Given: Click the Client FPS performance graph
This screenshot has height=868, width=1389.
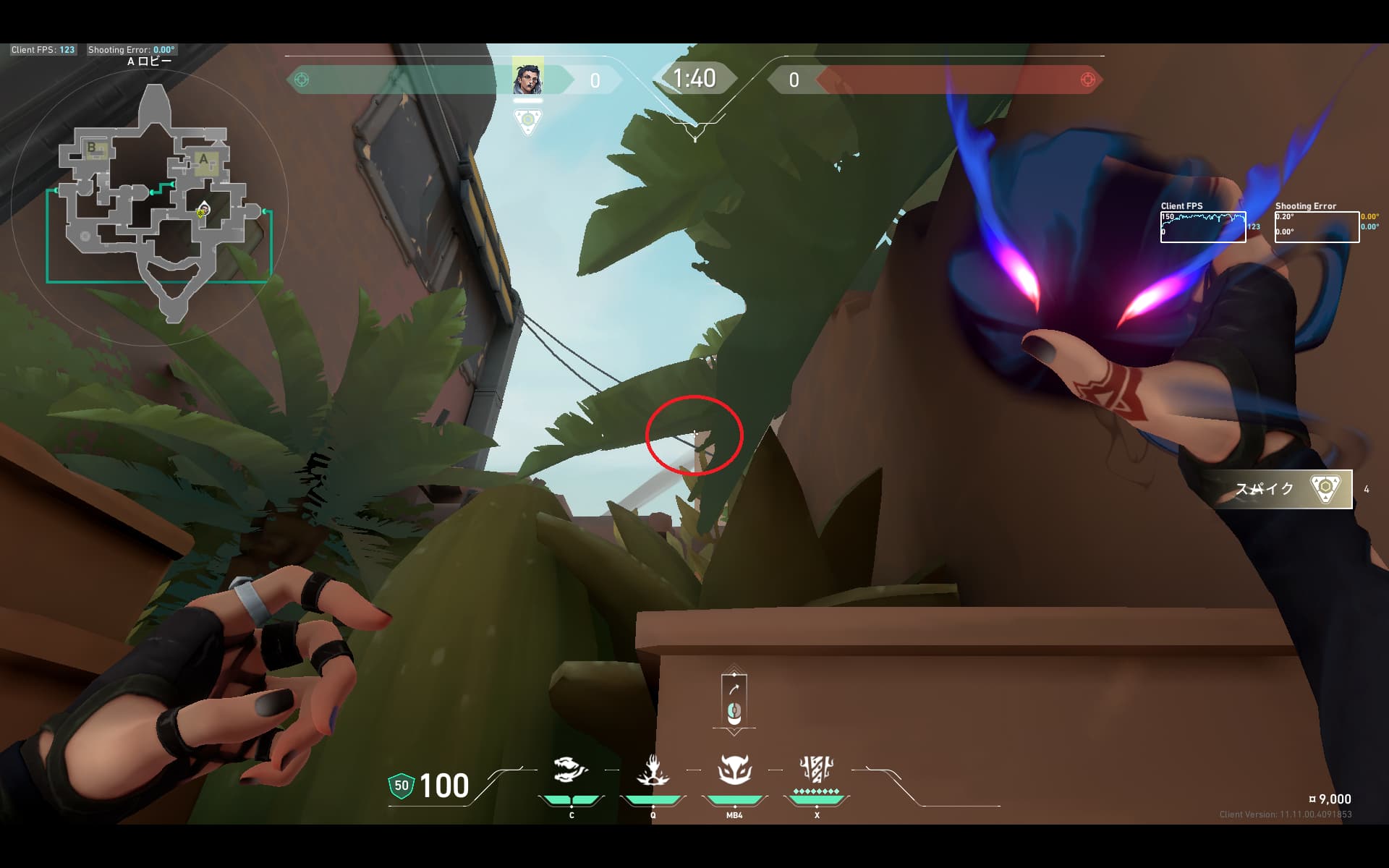Looking at the screenshot, I should [x=1202, y=226].
